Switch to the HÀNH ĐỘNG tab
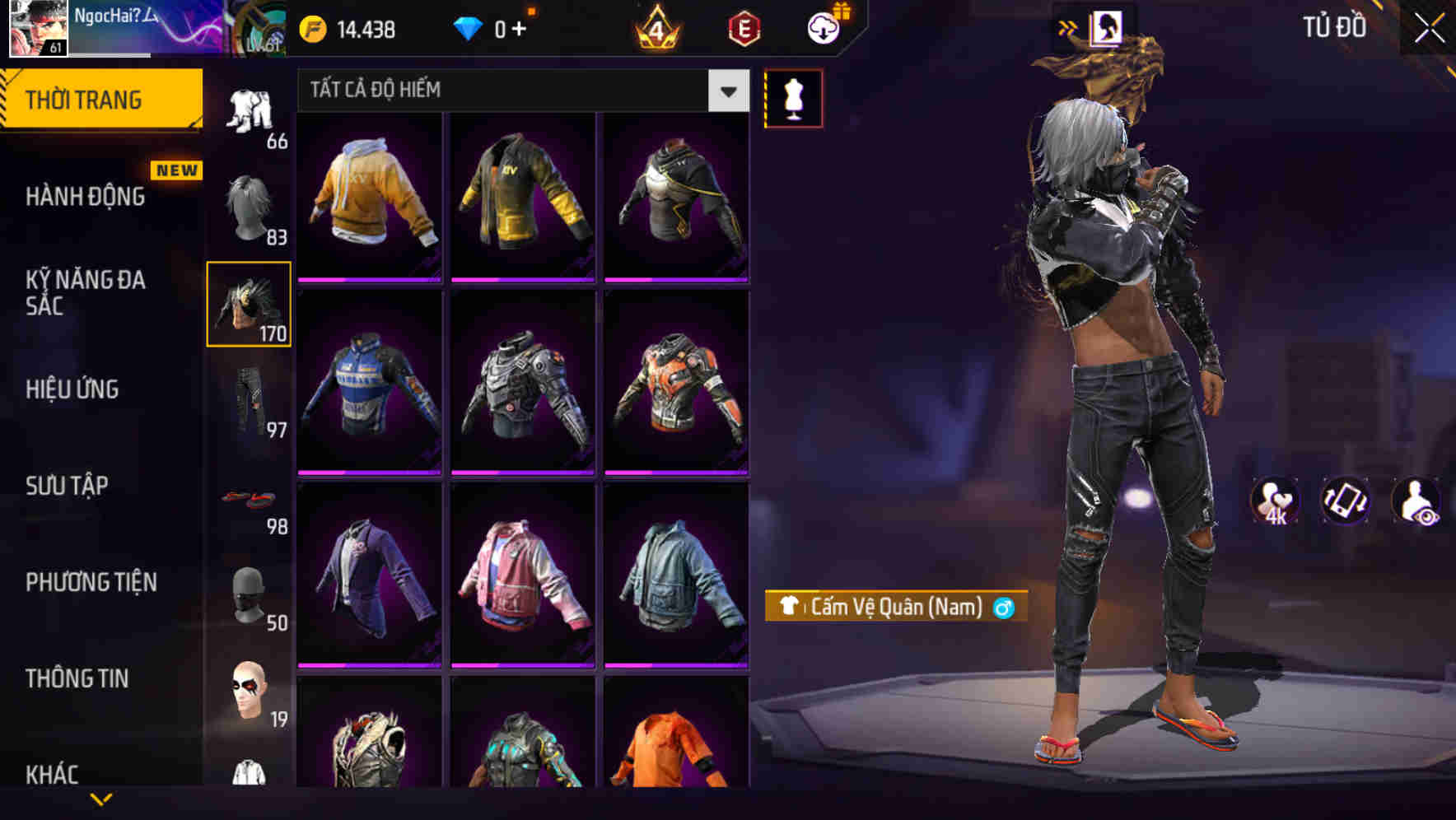The height and width of the screenshot is (820, 1456). coord(87,196)
